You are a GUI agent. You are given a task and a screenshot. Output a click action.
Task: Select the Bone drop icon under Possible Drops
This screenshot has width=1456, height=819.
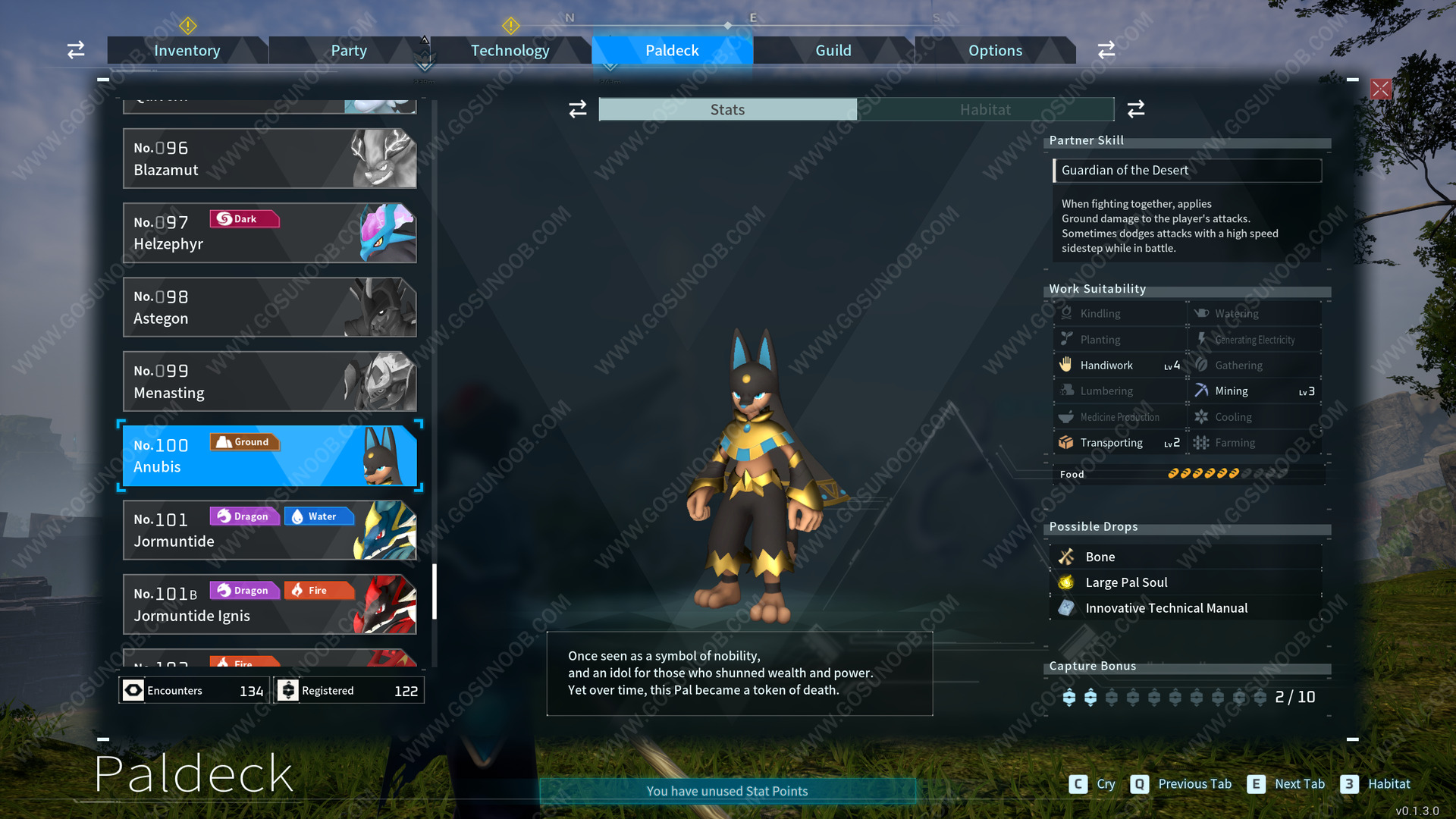[x=1068, y=556]
